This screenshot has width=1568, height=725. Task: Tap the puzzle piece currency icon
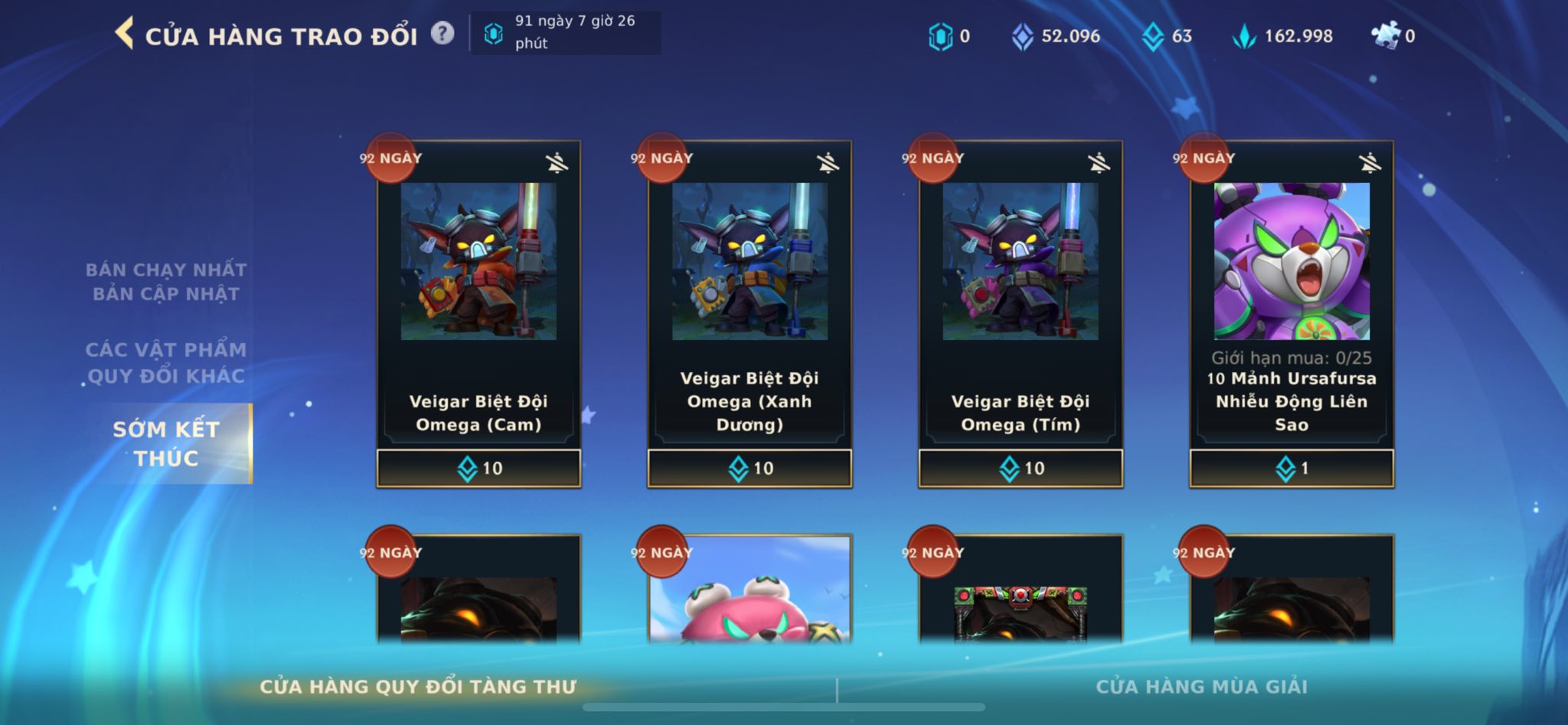click(x=1385, y=35)
